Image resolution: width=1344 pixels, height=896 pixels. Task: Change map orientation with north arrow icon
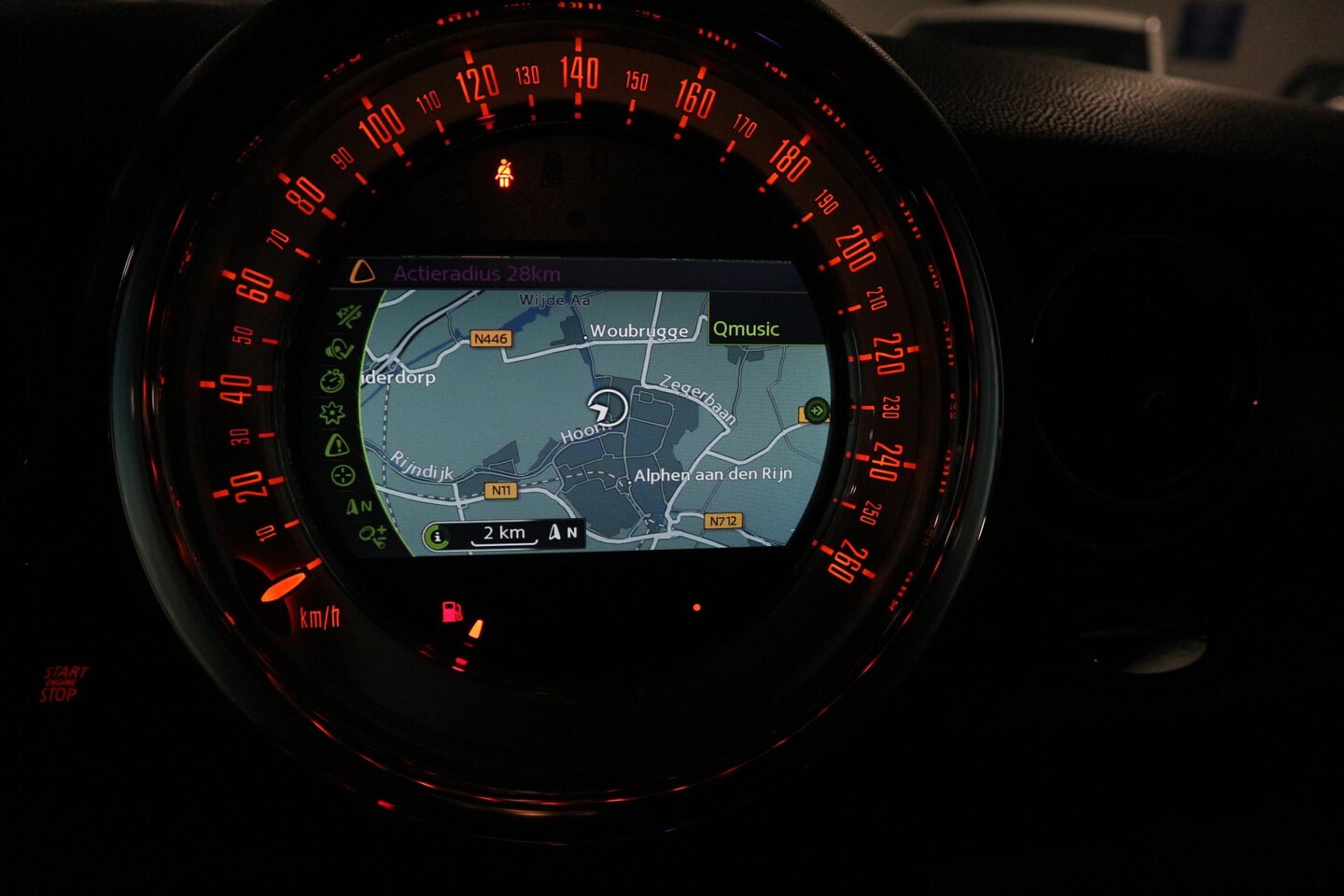click(358, 507)
